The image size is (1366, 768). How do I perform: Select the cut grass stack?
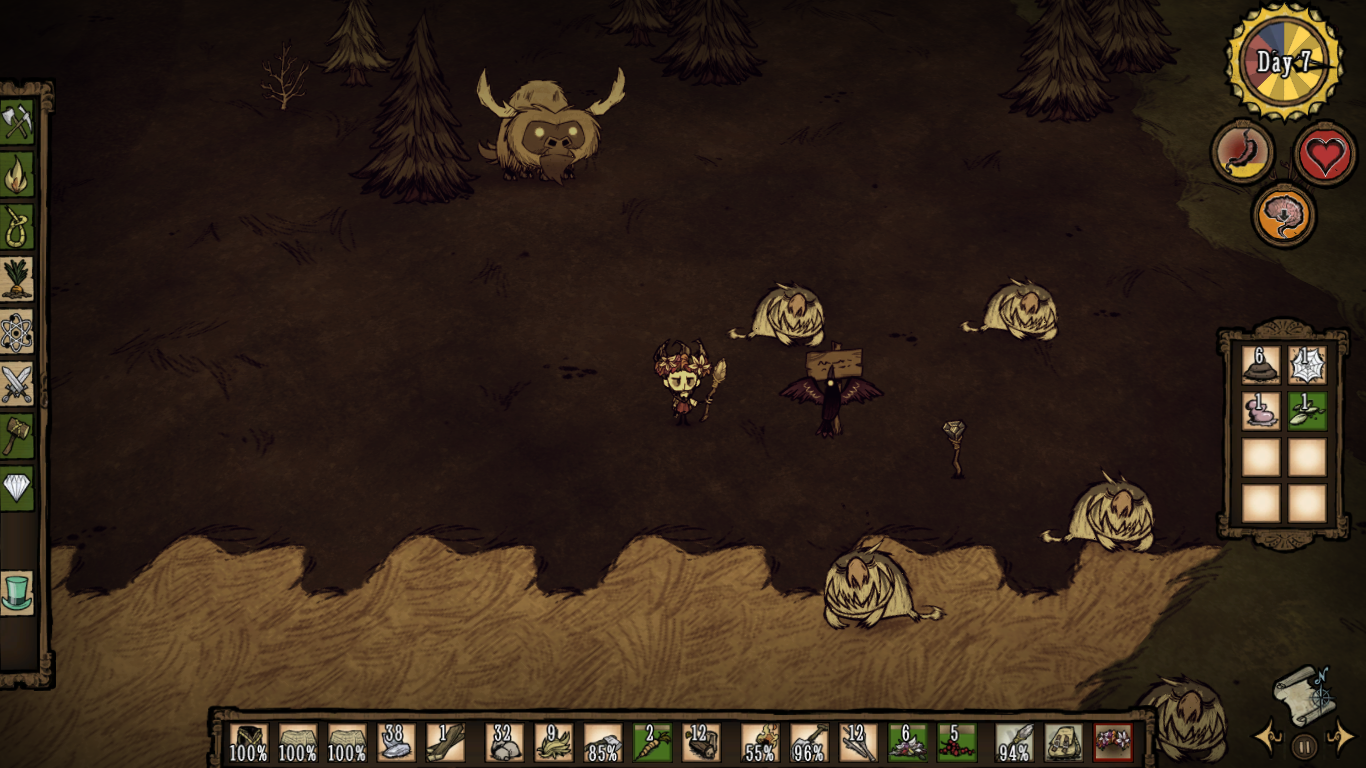click(554, 743)
